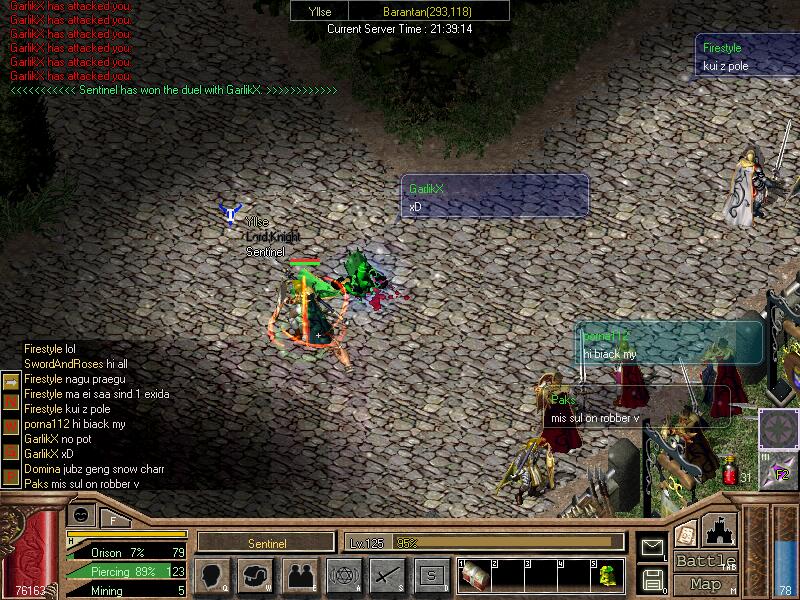Toggle the red N chat channel button

pos(10,402)
